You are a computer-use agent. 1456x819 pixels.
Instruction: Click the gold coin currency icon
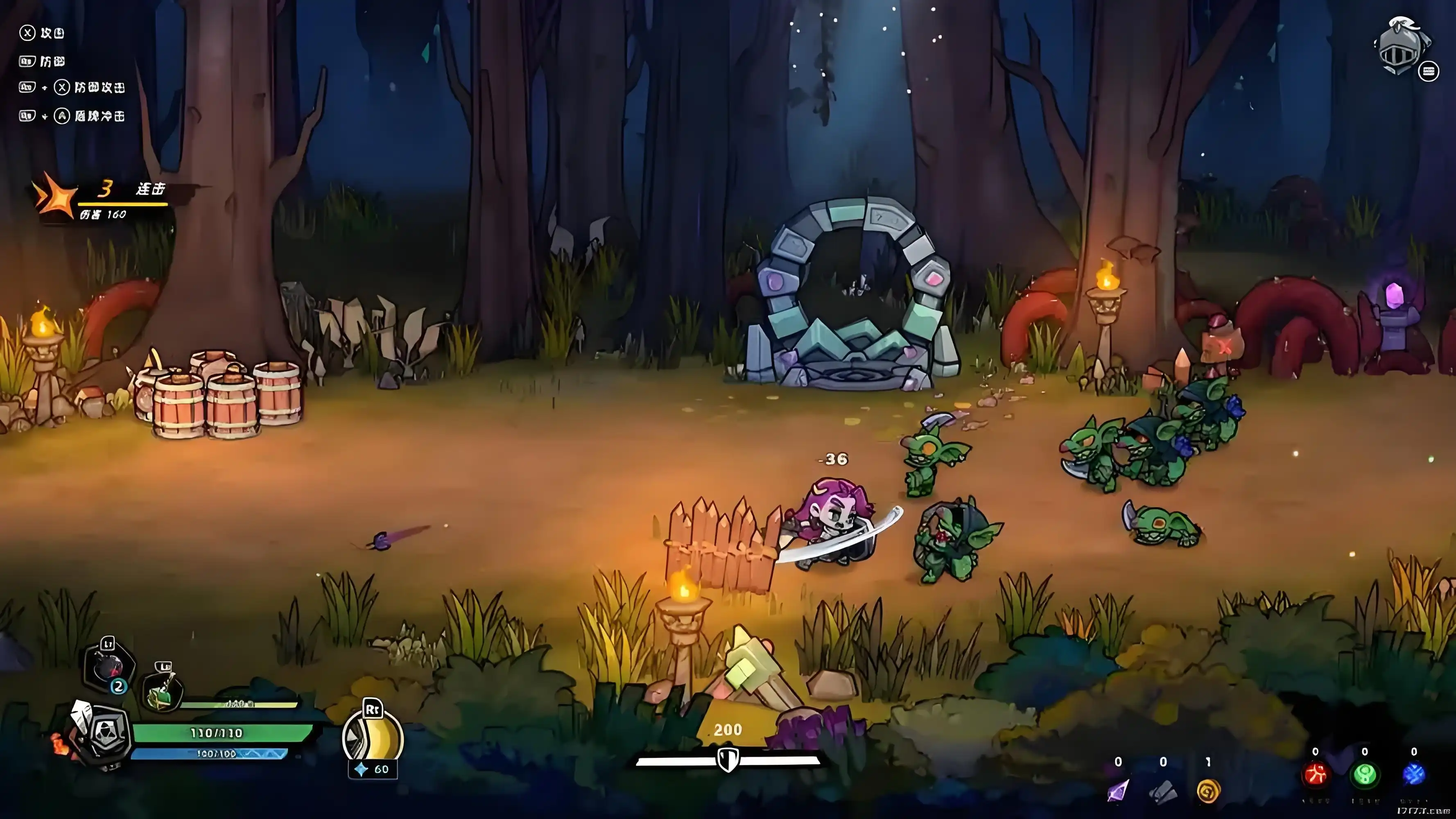(x=1208, y=790)
